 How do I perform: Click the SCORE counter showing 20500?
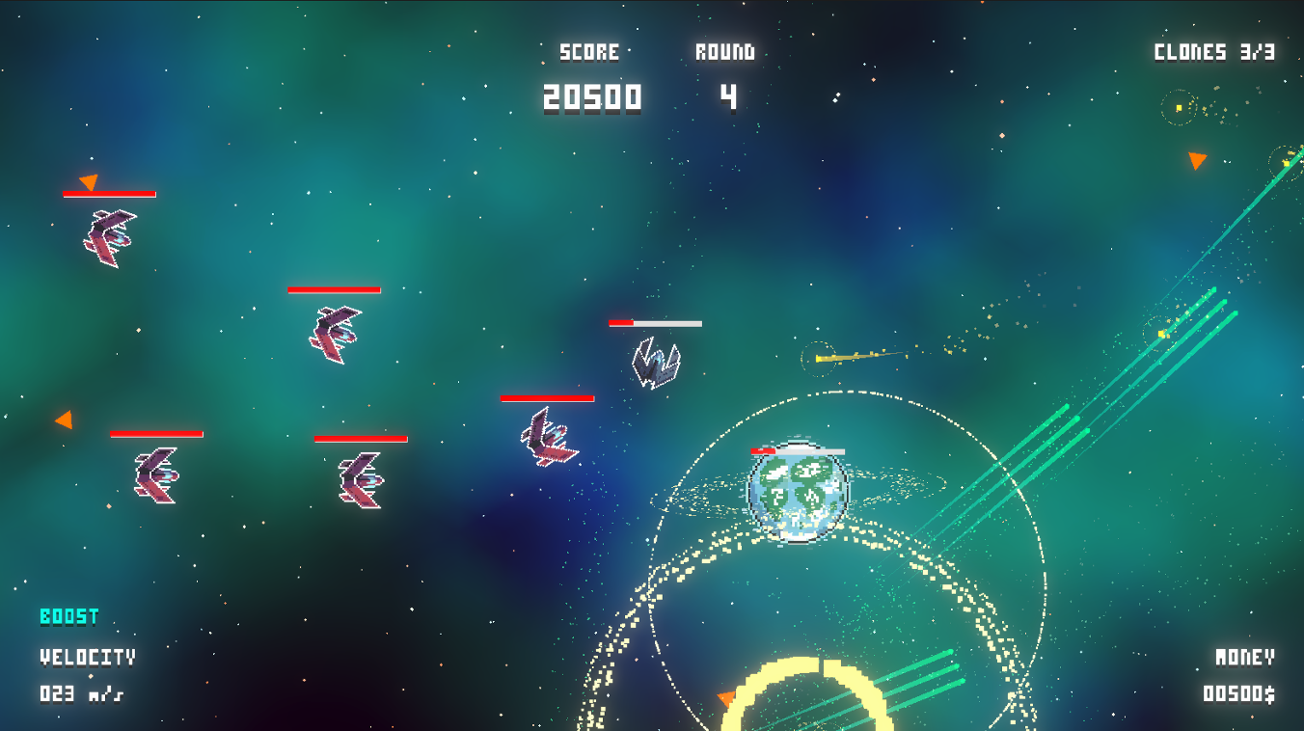pos(588,97)
